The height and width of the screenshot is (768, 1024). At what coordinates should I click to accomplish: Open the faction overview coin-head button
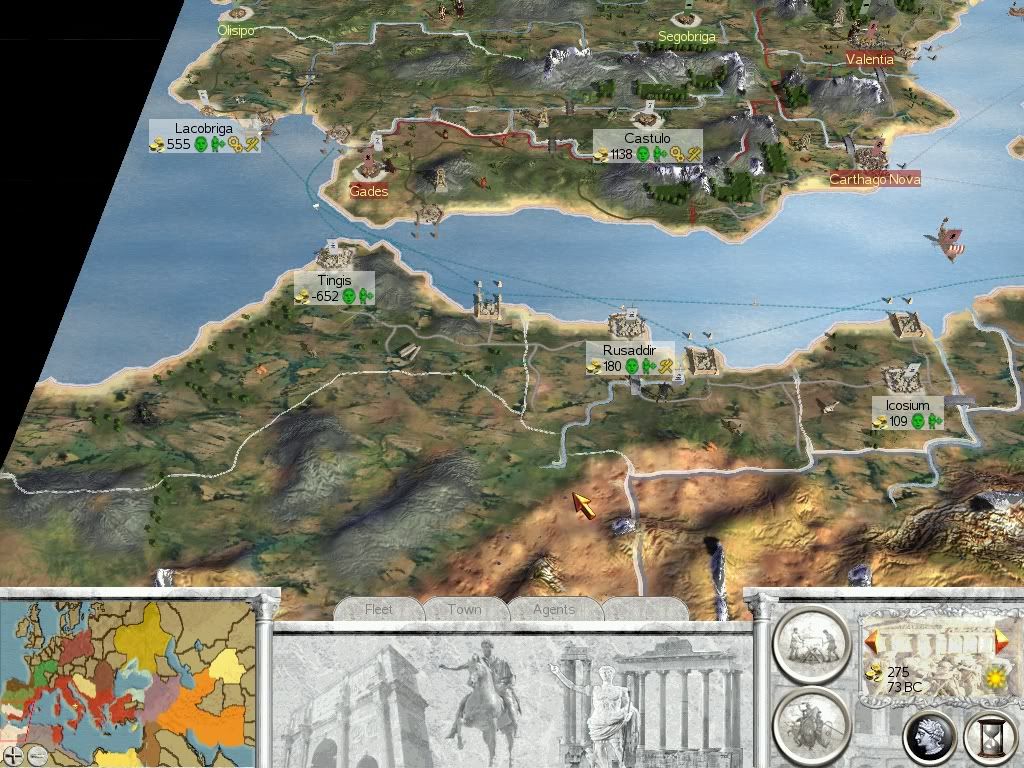point(929,738)
